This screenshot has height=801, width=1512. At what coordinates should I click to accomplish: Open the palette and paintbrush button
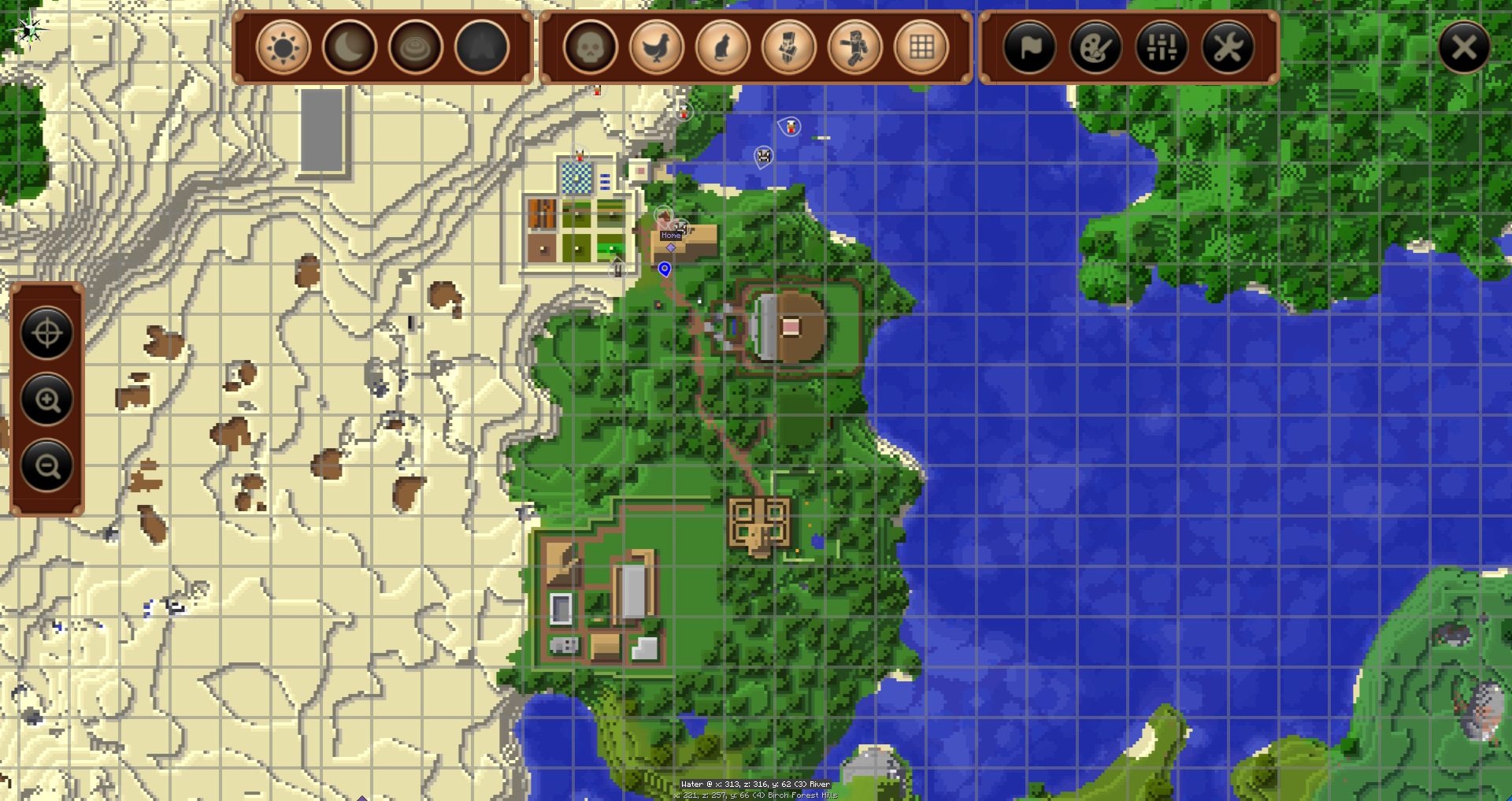pos(1095,48)
